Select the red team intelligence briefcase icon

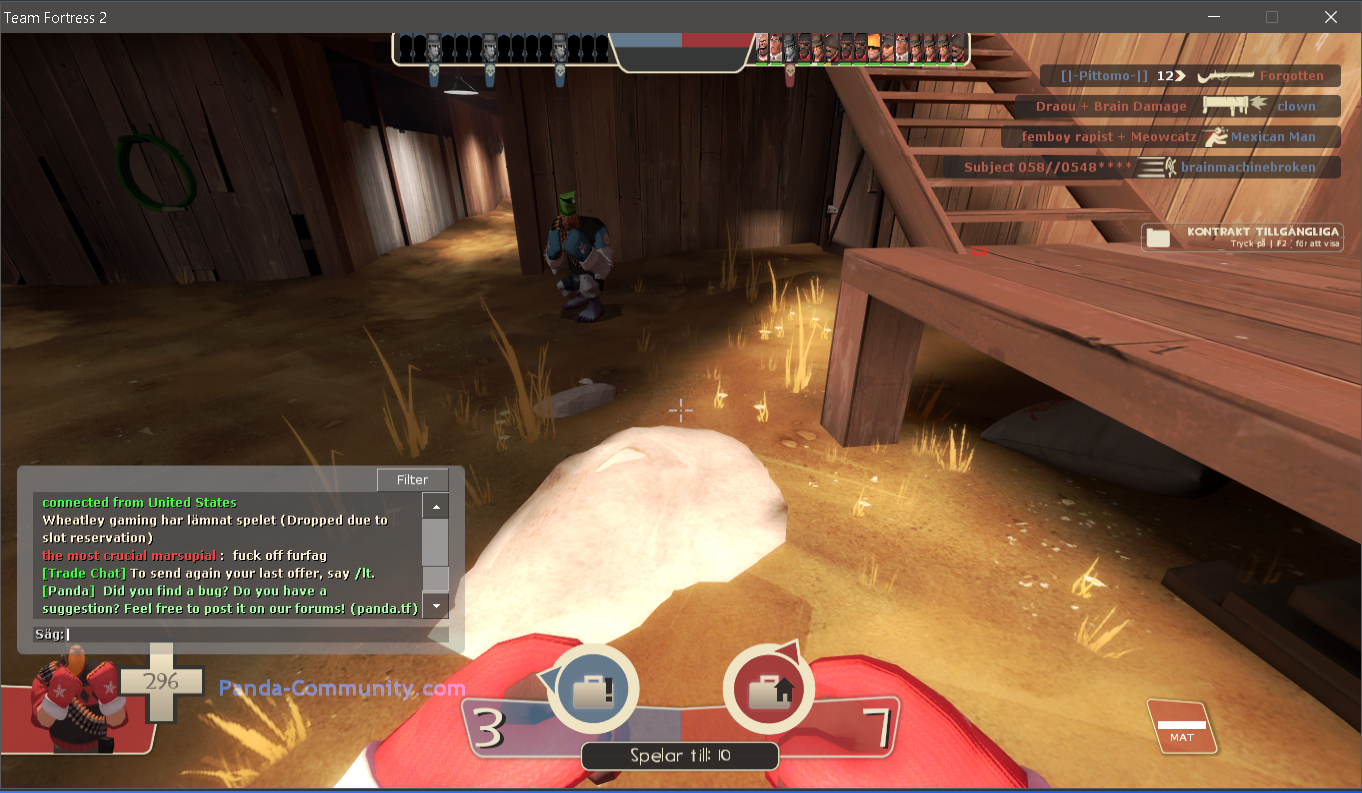768,689
